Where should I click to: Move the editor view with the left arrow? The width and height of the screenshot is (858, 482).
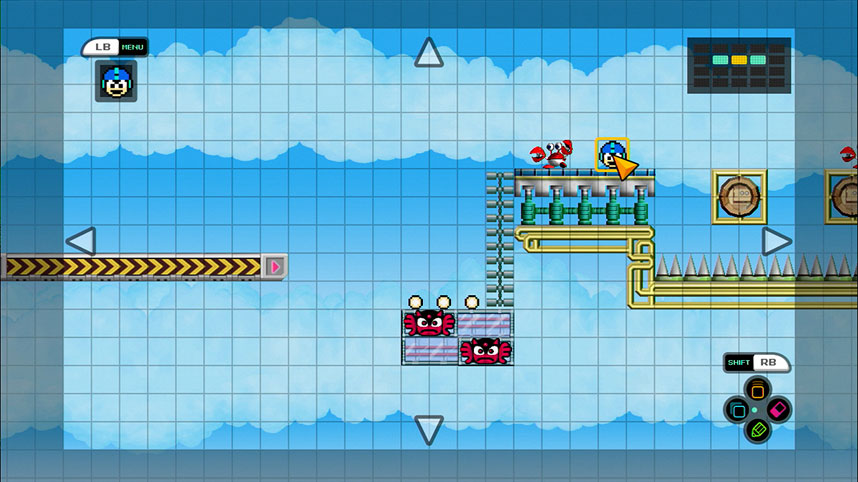(80, 241)
